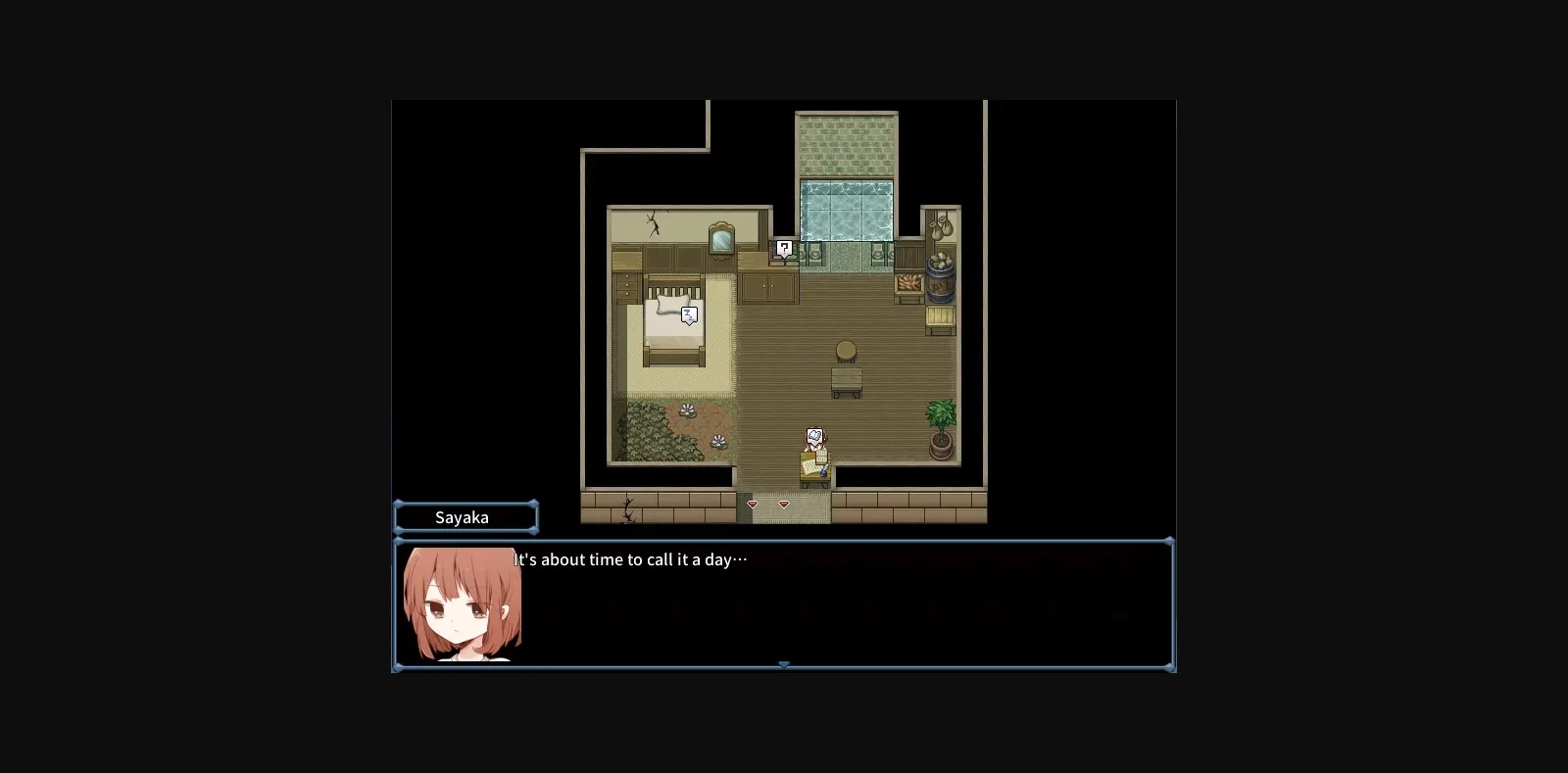Click Sayaka's character portrait
1568x773 pixels.
pyautogui.click(x=463, y=604)
